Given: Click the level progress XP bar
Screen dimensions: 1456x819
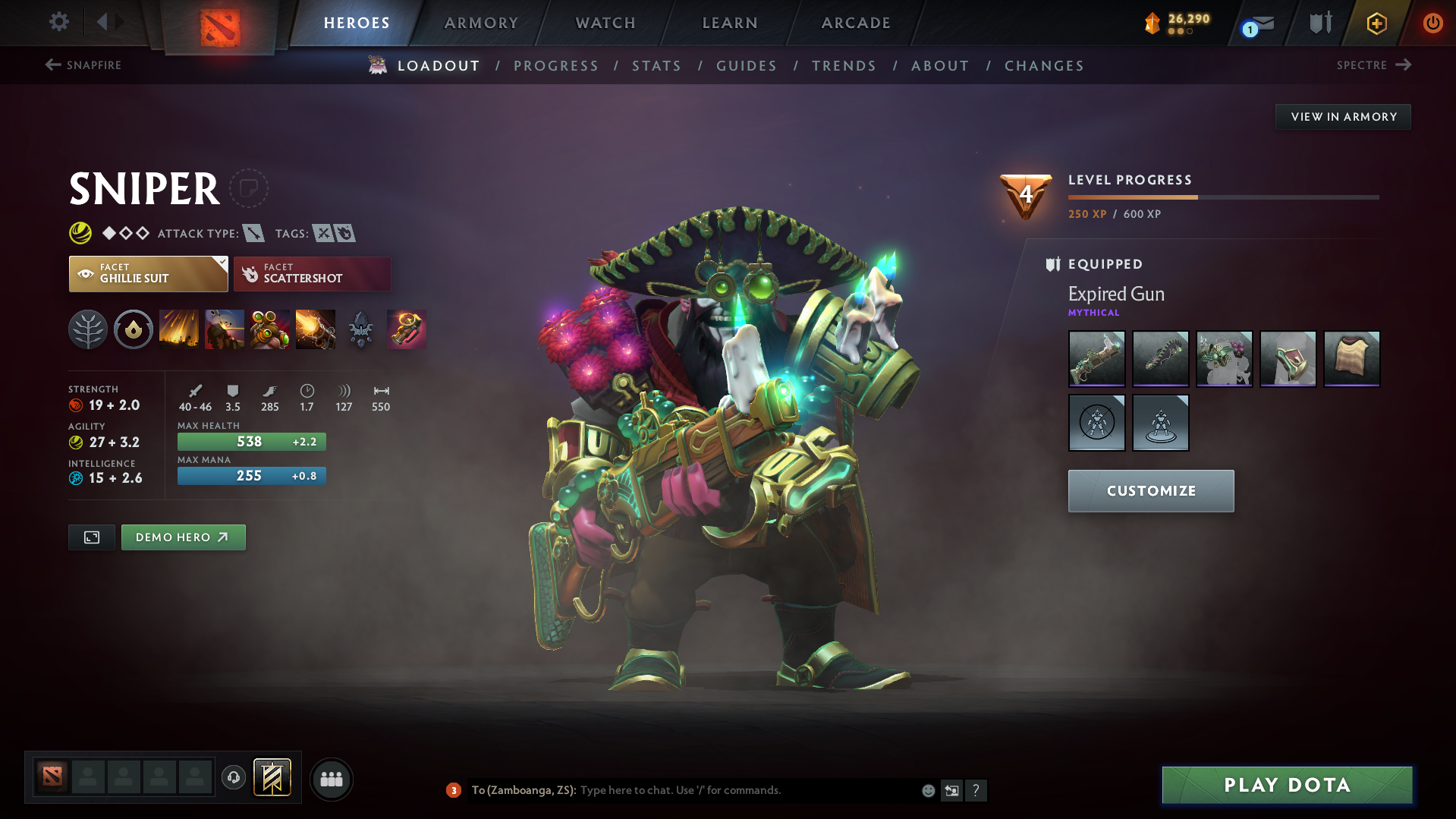Looking at the screenshot, I should (x=1222, y=197).
